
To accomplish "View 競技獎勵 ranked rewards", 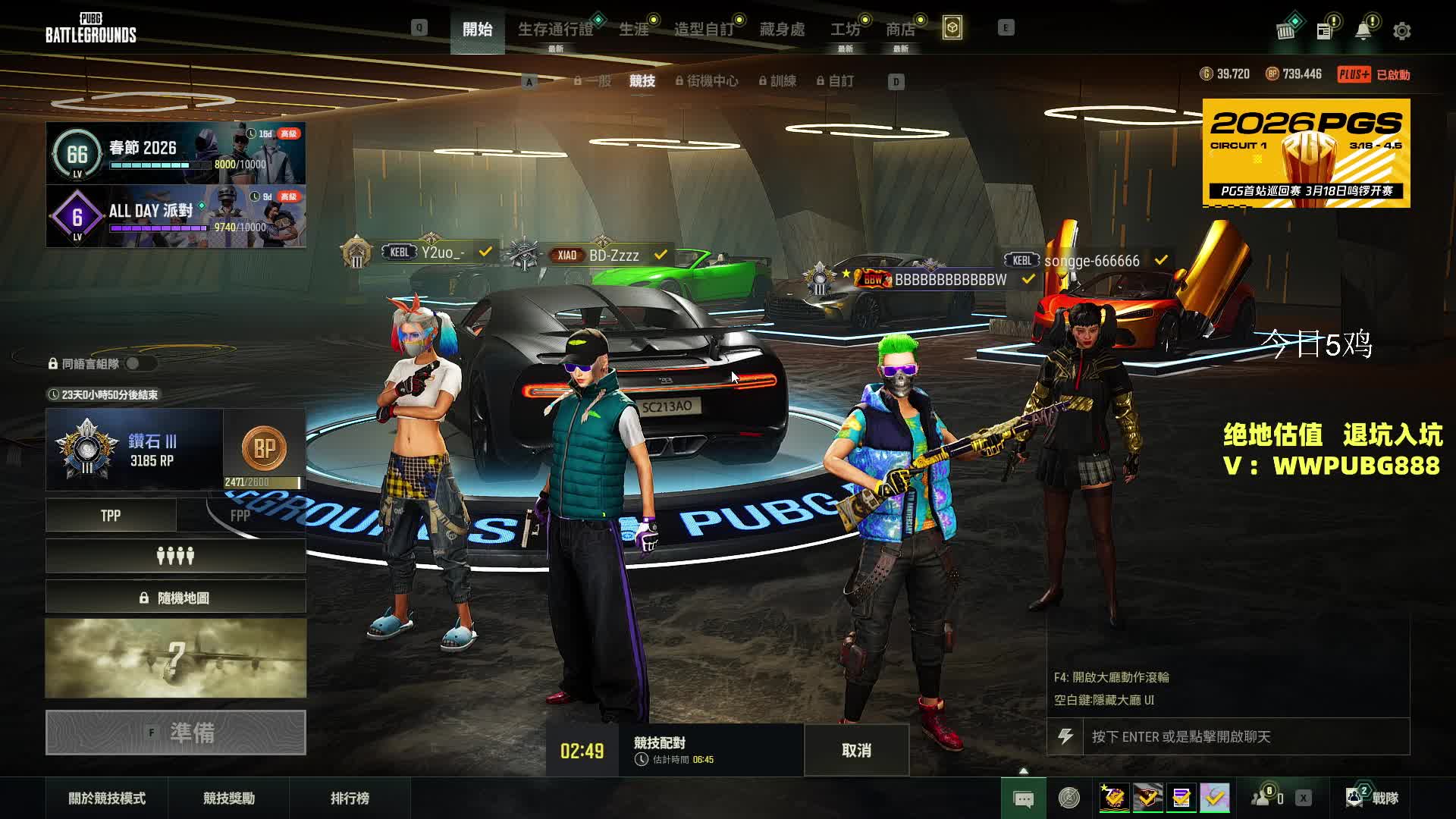I will point(228,798).
